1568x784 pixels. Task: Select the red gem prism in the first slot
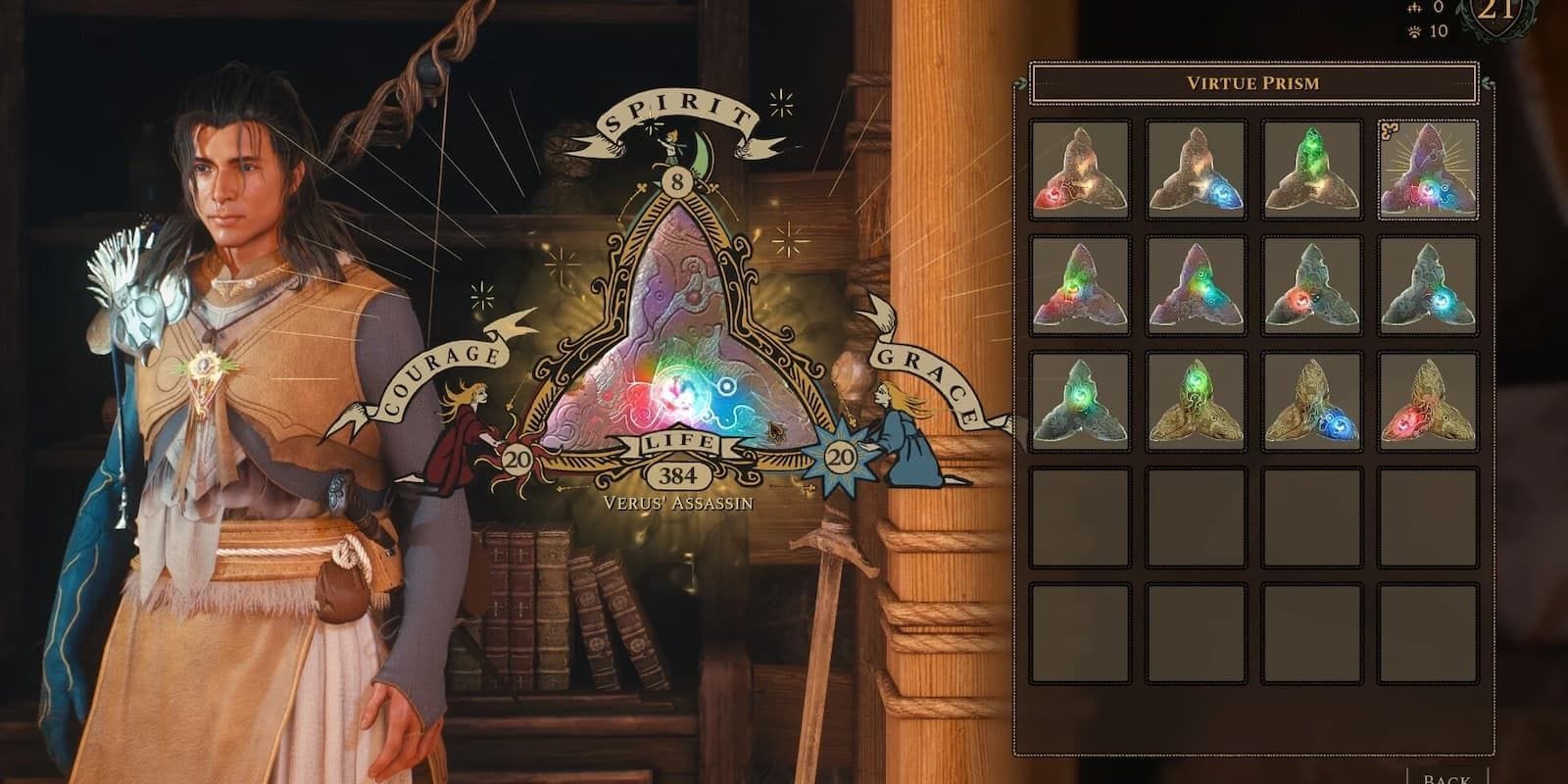(x=1081, y=171)
